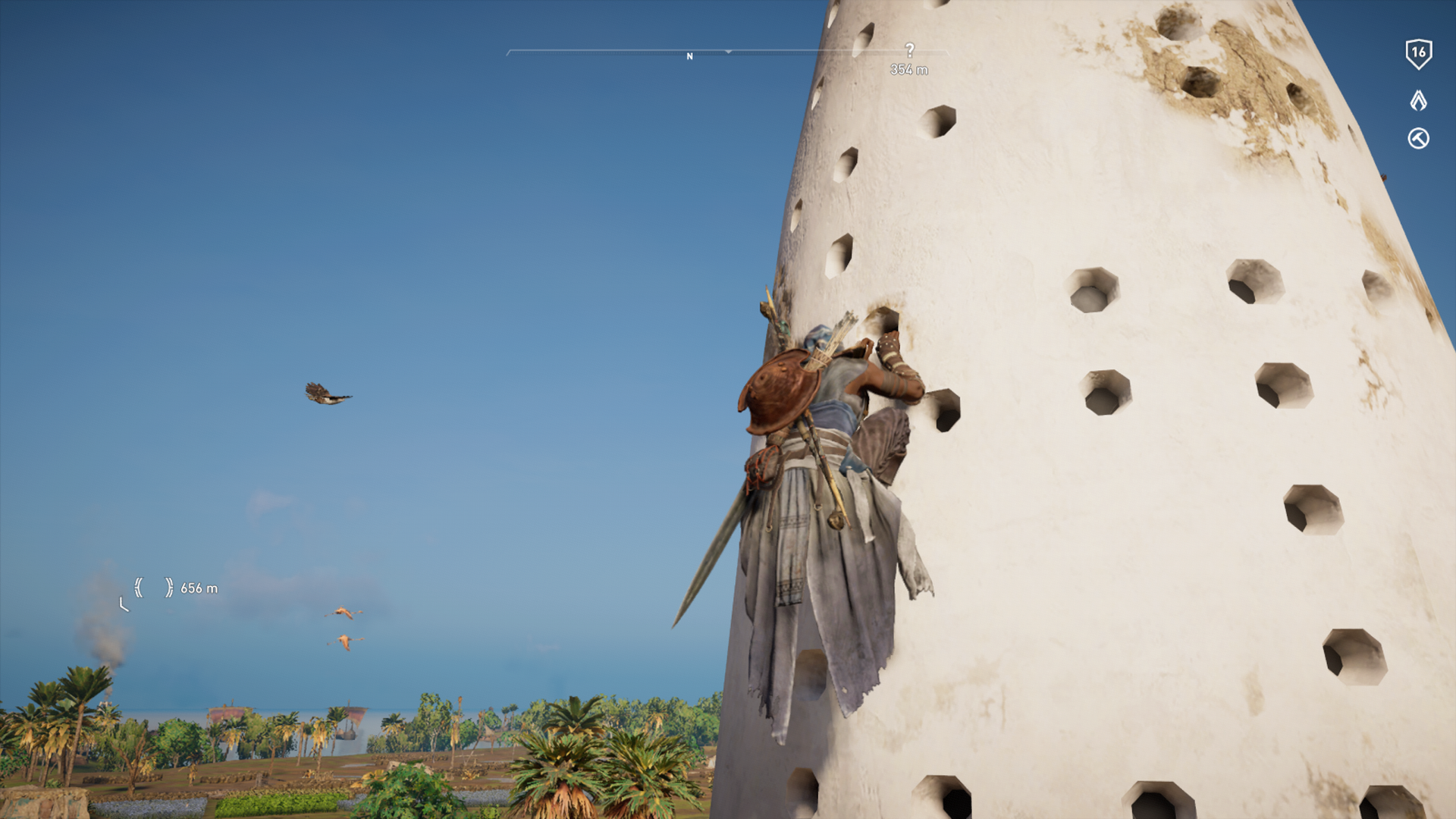Click the level 16 shield badge
This screenshot has height=819, width=1456.
[1418, 54]
